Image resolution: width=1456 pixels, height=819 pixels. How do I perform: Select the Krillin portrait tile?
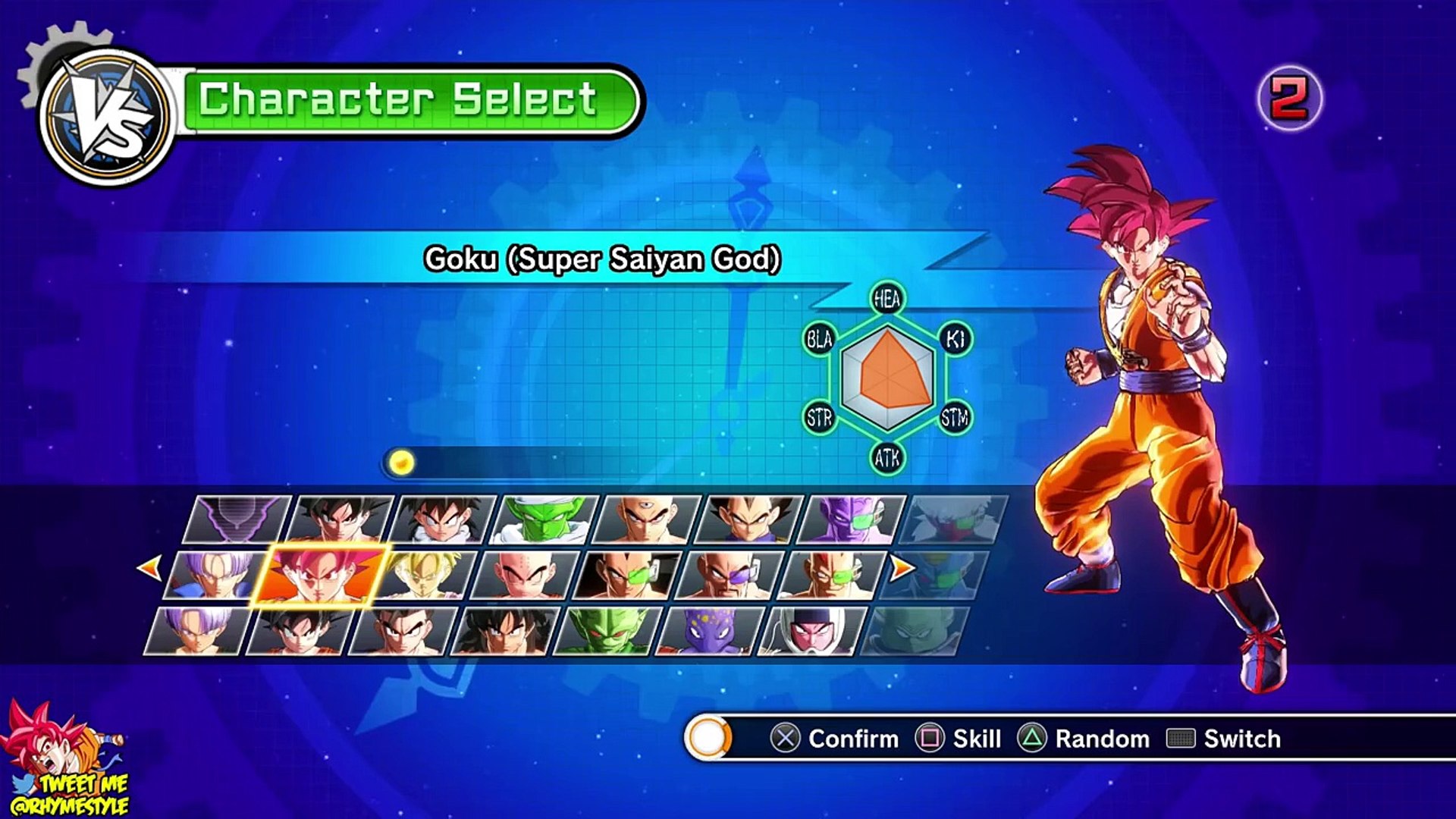(x=526, y=576)
